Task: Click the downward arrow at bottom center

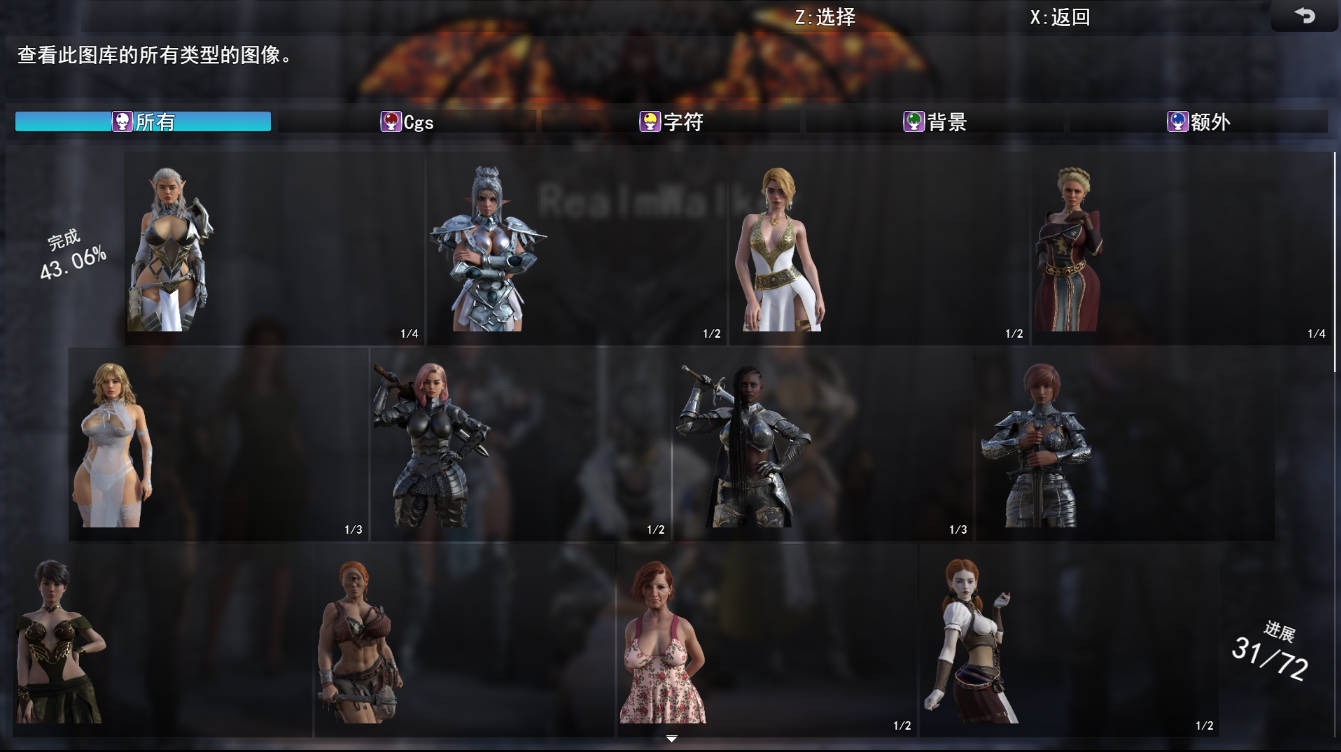Action: (670, 737)
